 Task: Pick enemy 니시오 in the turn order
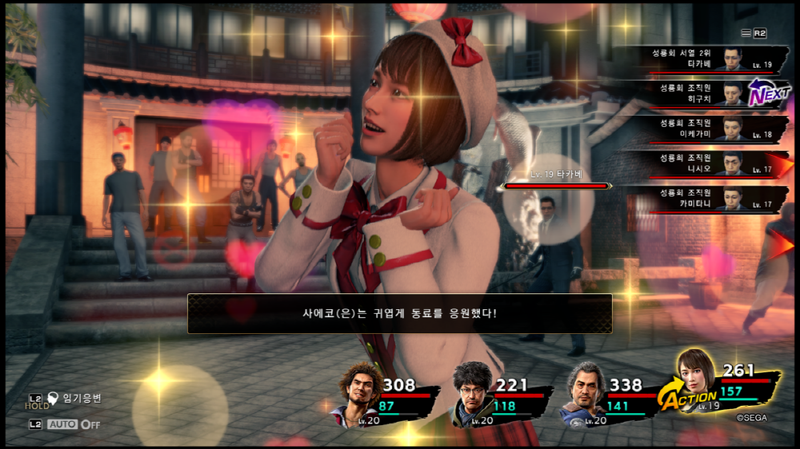[x=700, y=163]
